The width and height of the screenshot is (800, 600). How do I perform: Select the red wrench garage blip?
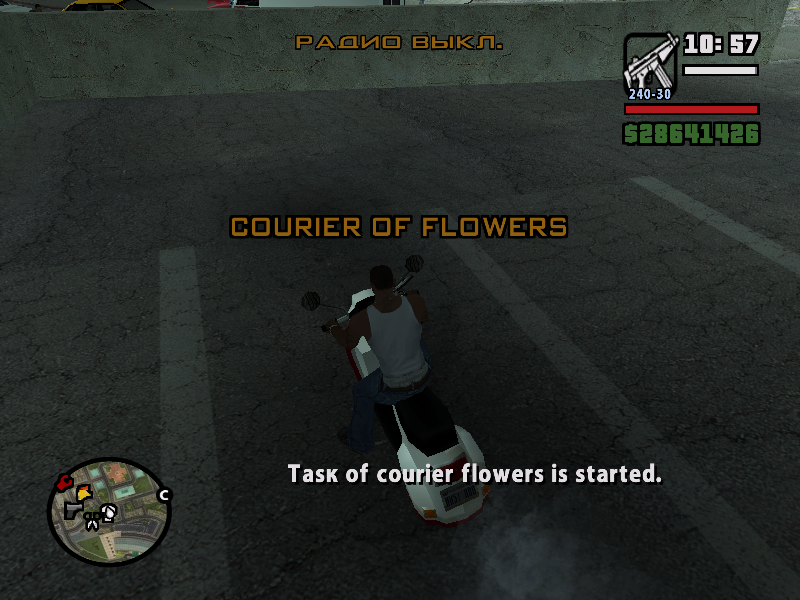click(x=67, y=484)
